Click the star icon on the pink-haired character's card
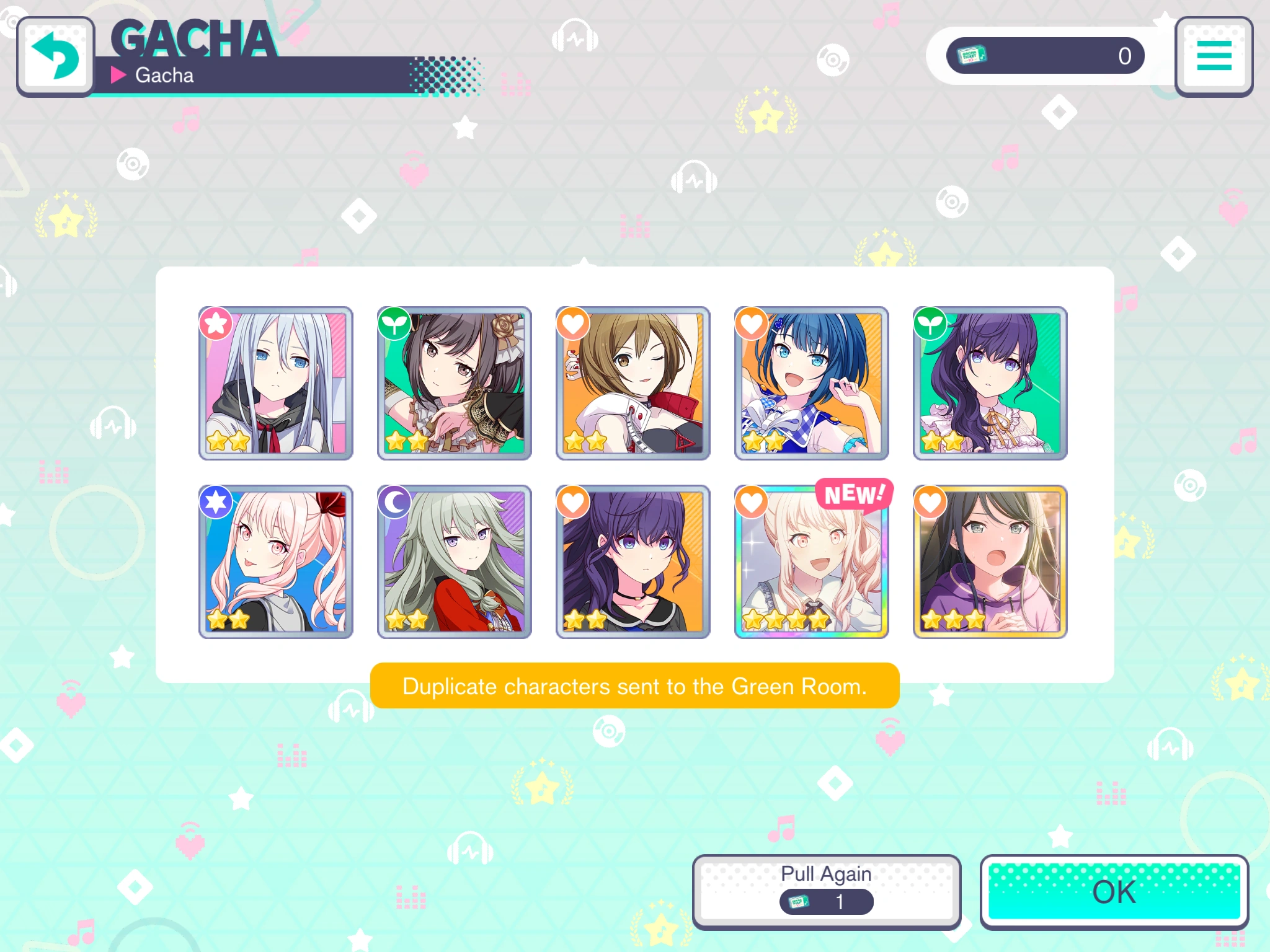This screenshot has height=952, width=1270. 215,501
